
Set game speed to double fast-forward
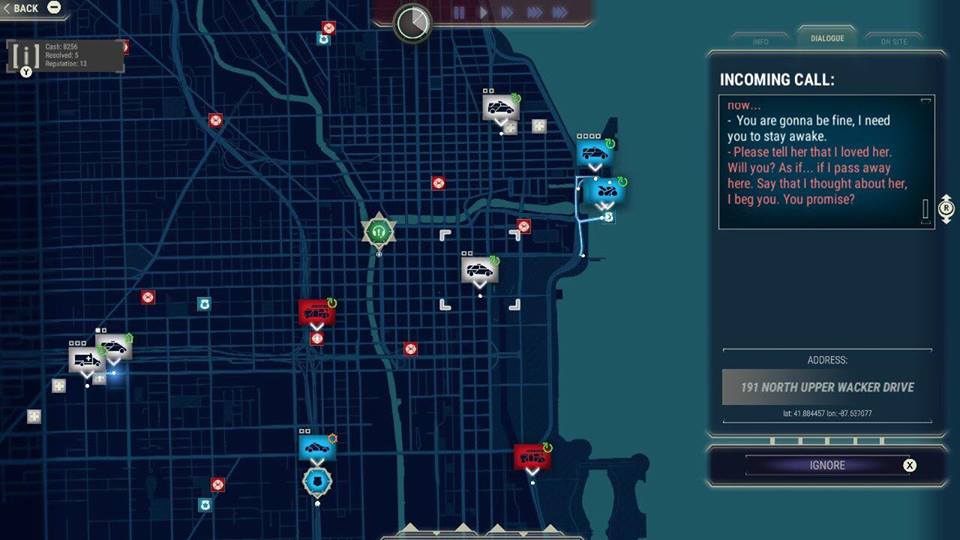pos(507,13)
